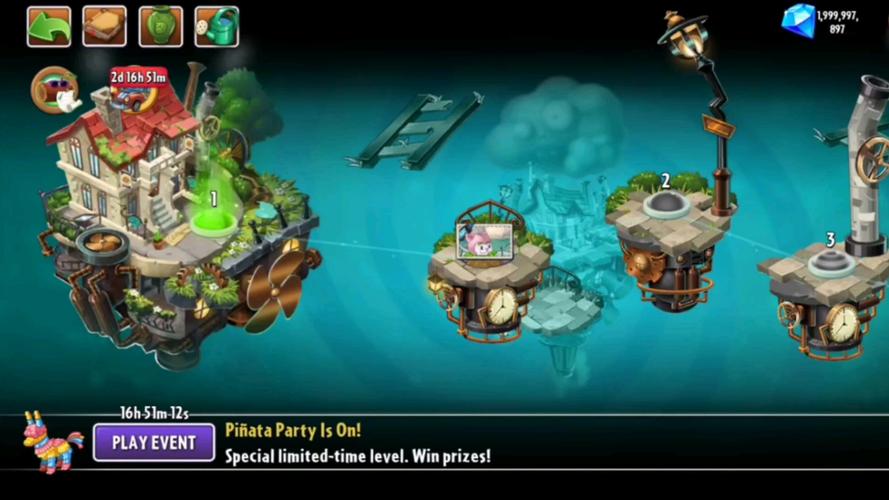Select level 1 glowing green node

coord(212,219)
